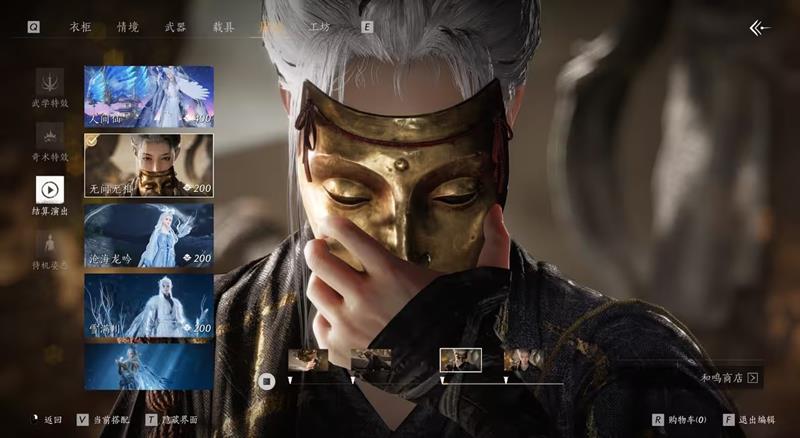Screen dimensions: 800x438
Task: Choose the 雪満刹 showcase card
Action: click(148, 304)
